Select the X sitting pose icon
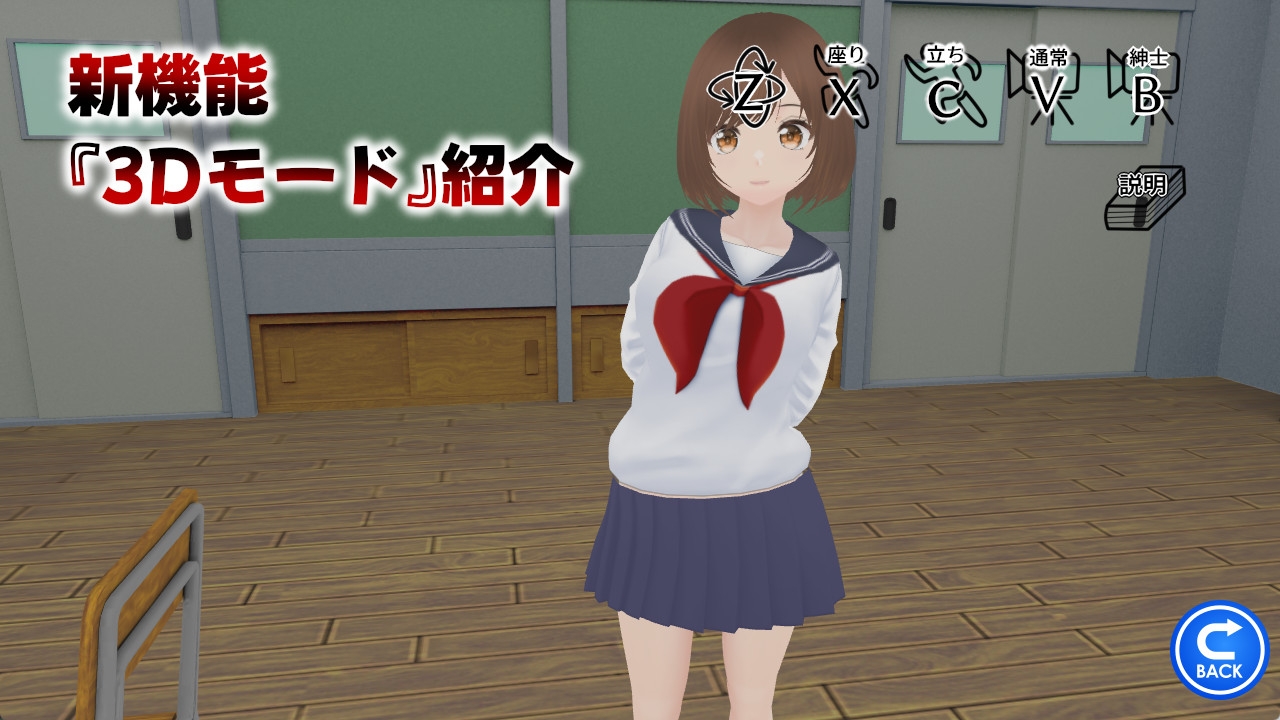The image size is (1280, 720). [x=845, y=95]
